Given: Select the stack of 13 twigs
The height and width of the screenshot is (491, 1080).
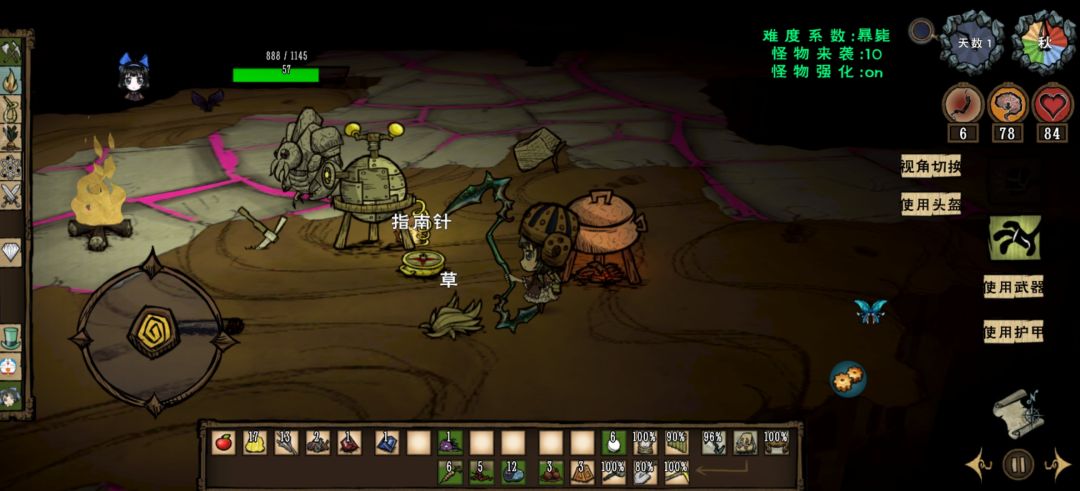Looking at the screenshot, I should click(286, 442).
